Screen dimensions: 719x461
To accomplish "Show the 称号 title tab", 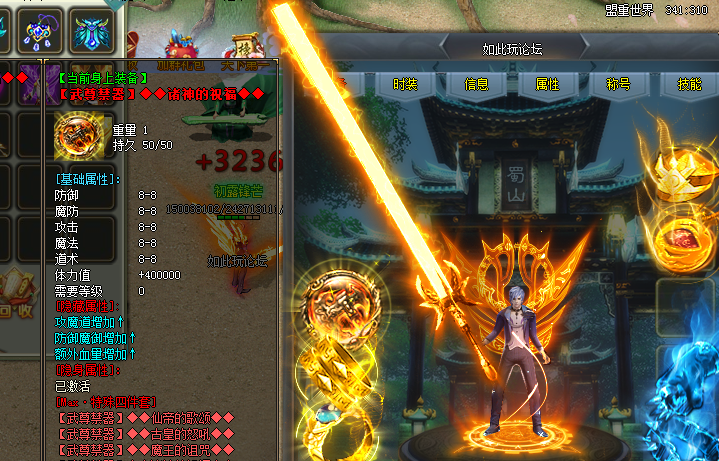I will (618, 84).
